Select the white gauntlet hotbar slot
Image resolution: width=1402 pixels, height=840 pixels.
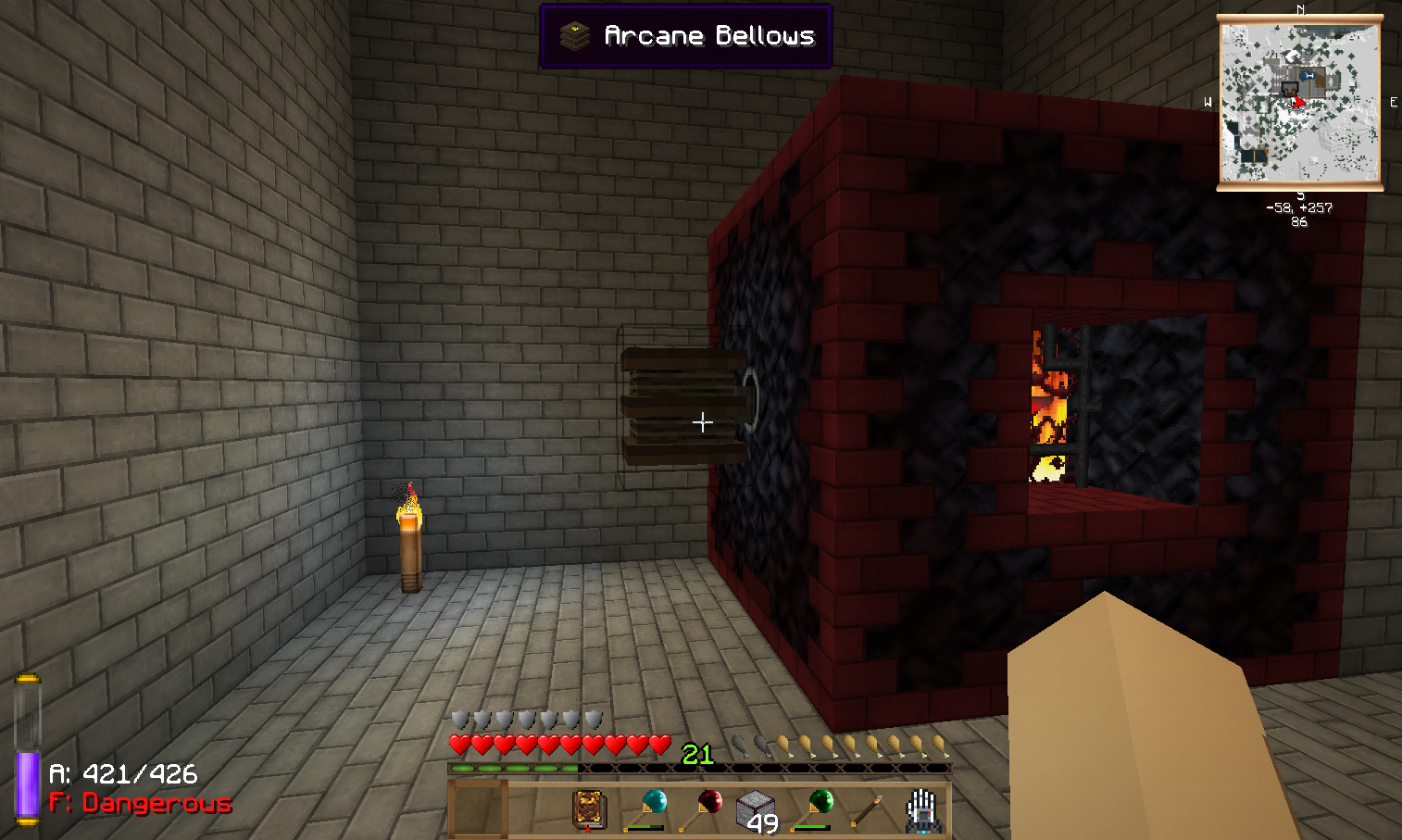pos(922,809)
